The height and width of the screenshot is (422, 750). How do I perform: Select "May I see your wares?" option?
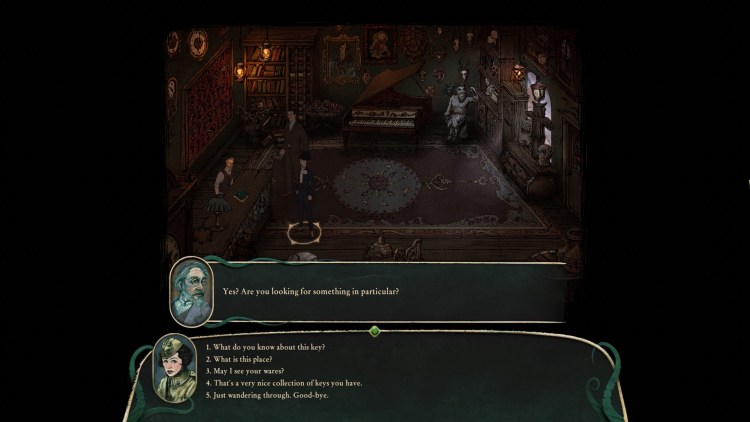pyautogui.click(x=246, y=371)
